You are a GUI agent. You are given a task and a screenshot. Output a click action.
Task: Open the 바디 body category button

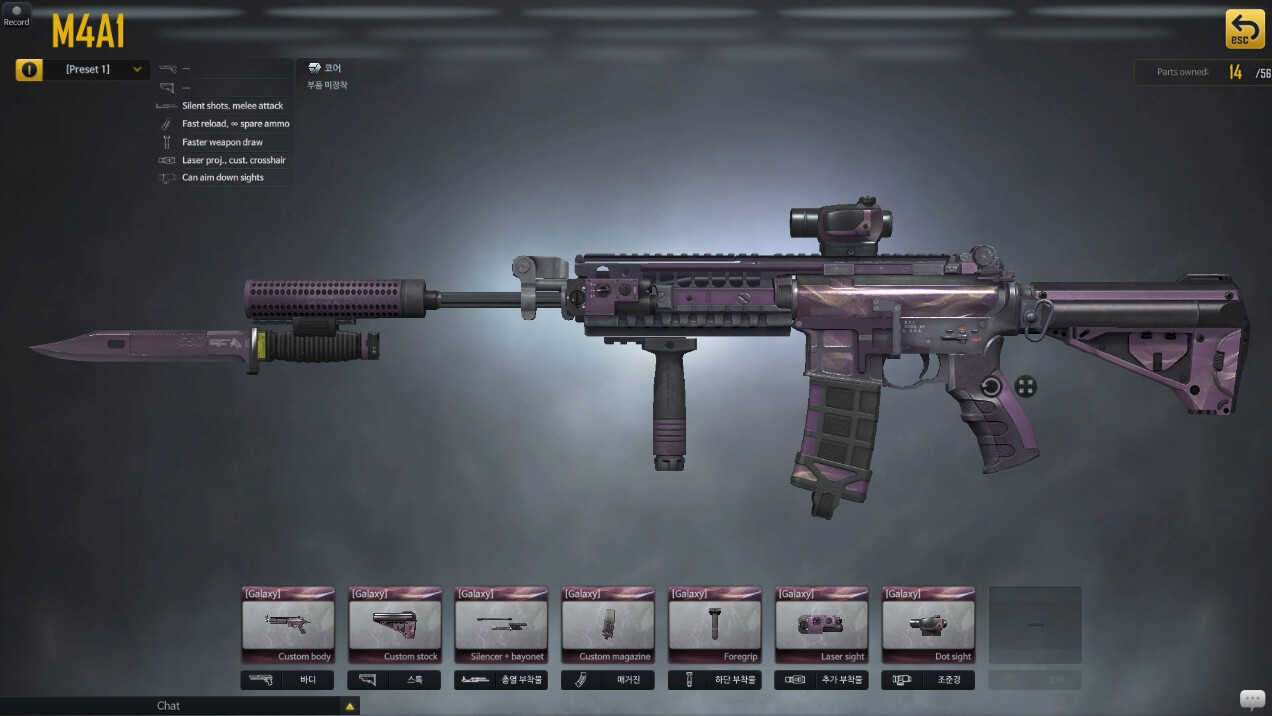[288, 680]
